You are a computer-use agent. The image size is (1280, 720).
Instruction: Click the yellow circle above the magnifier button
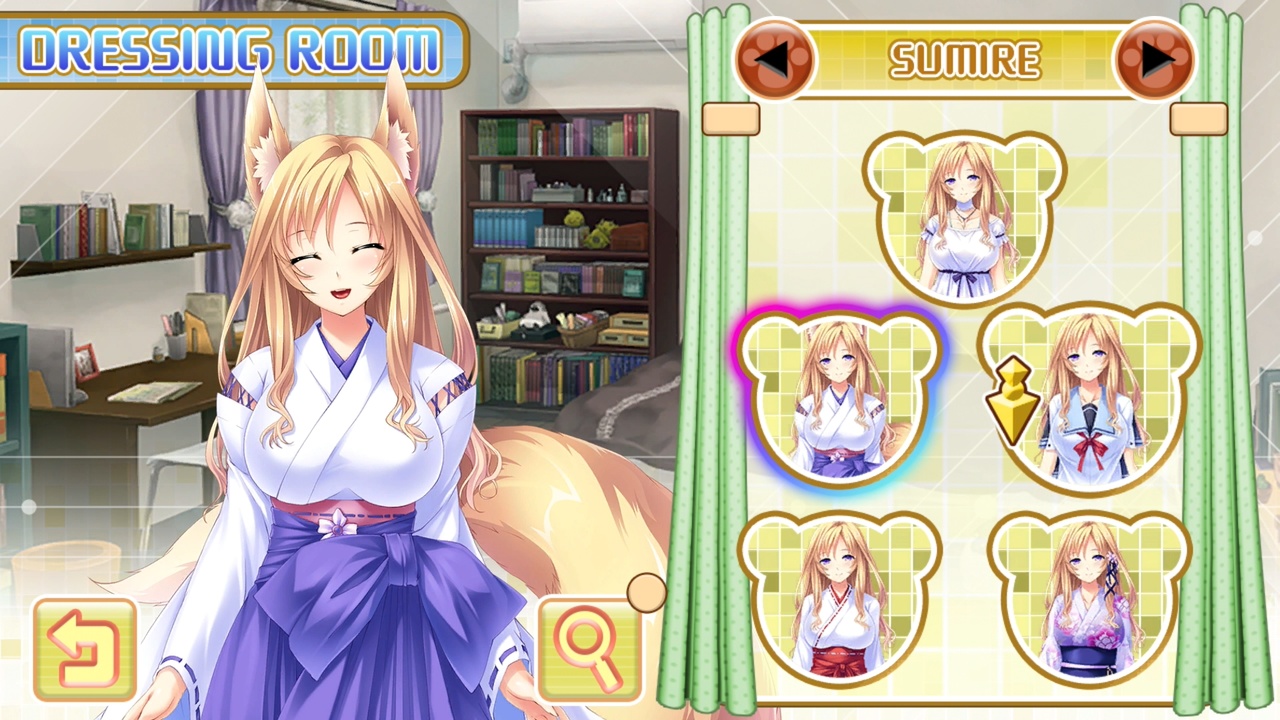(646, 593)
